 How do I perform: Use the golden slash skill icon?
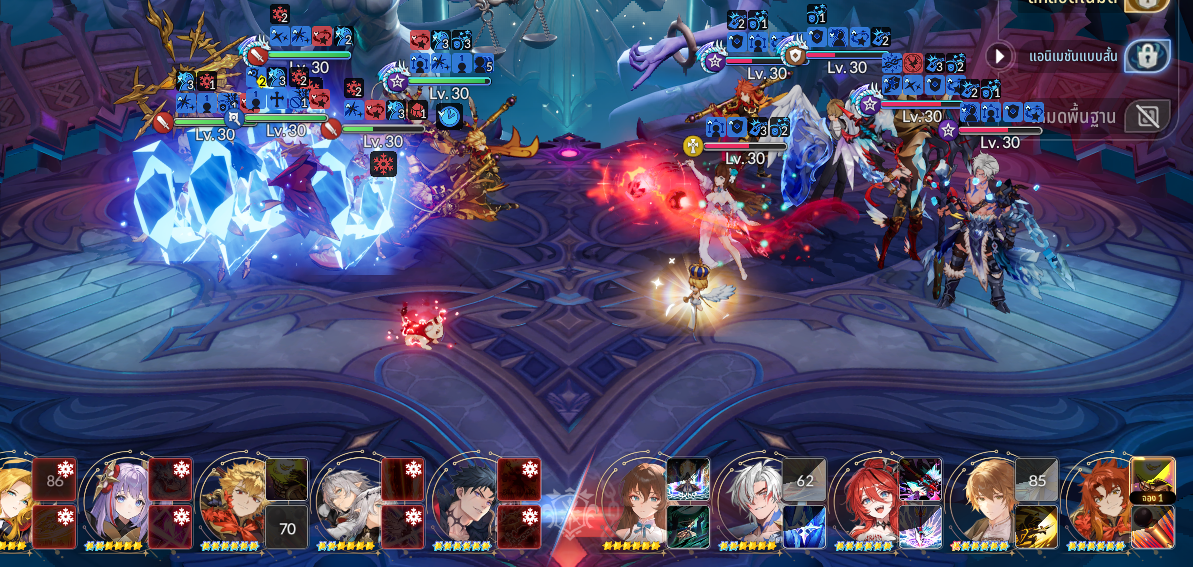click(1037, 527)
